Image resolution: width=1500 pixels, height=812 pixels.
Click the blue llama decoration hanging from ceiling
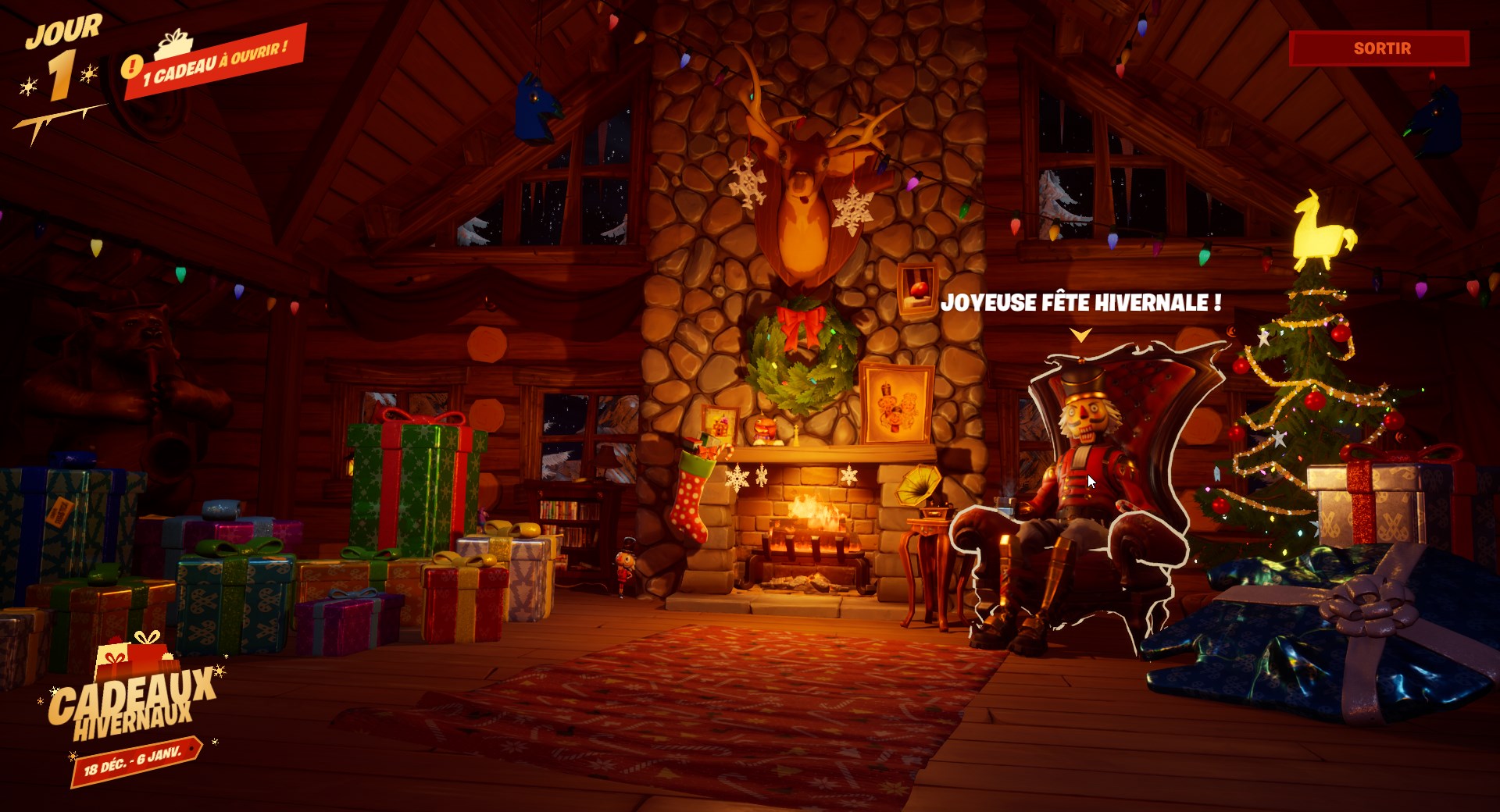(x=535, y=105)
